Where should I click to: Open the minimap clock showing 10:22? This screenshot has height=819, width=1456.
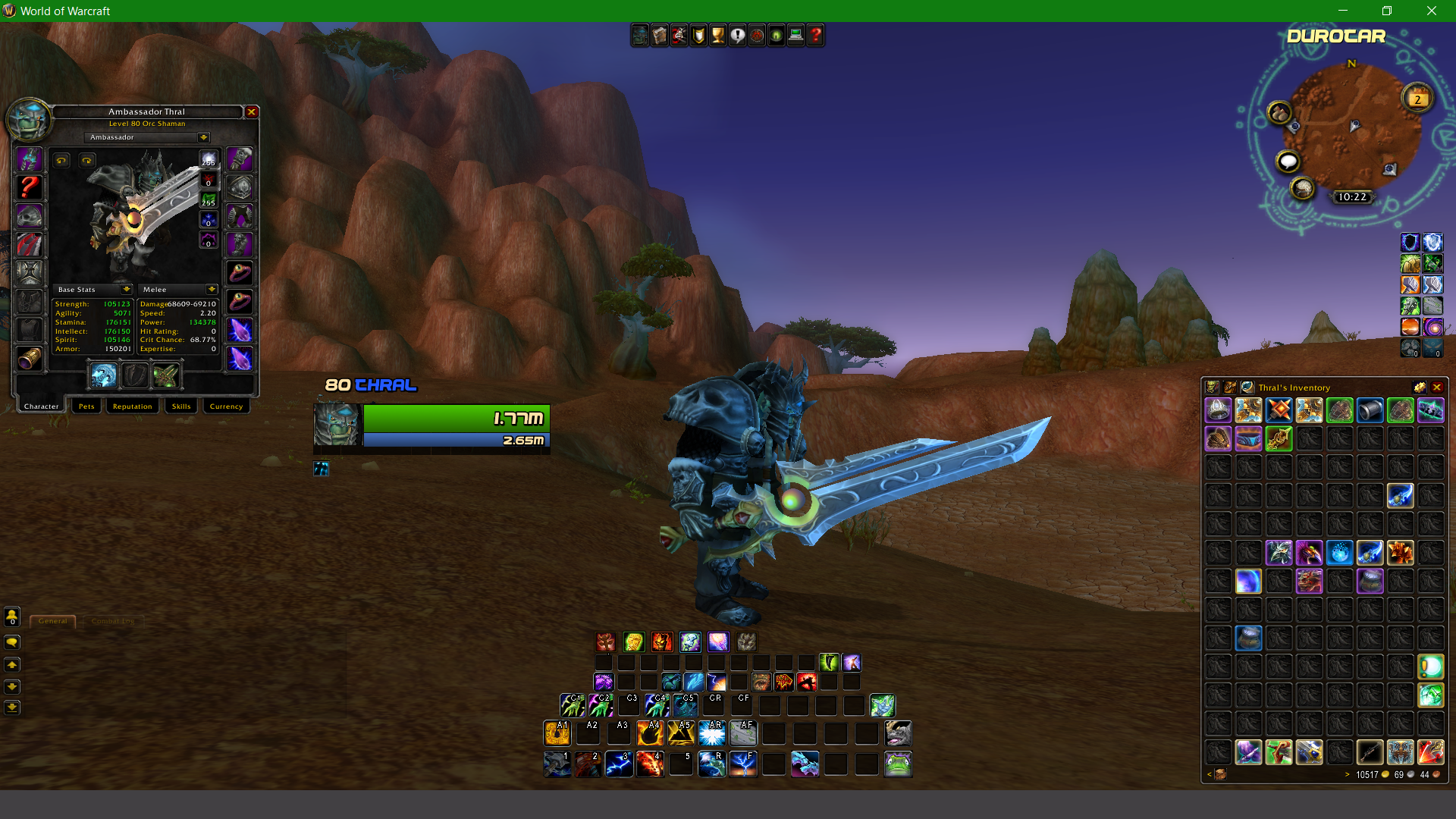pos(1352,197)
